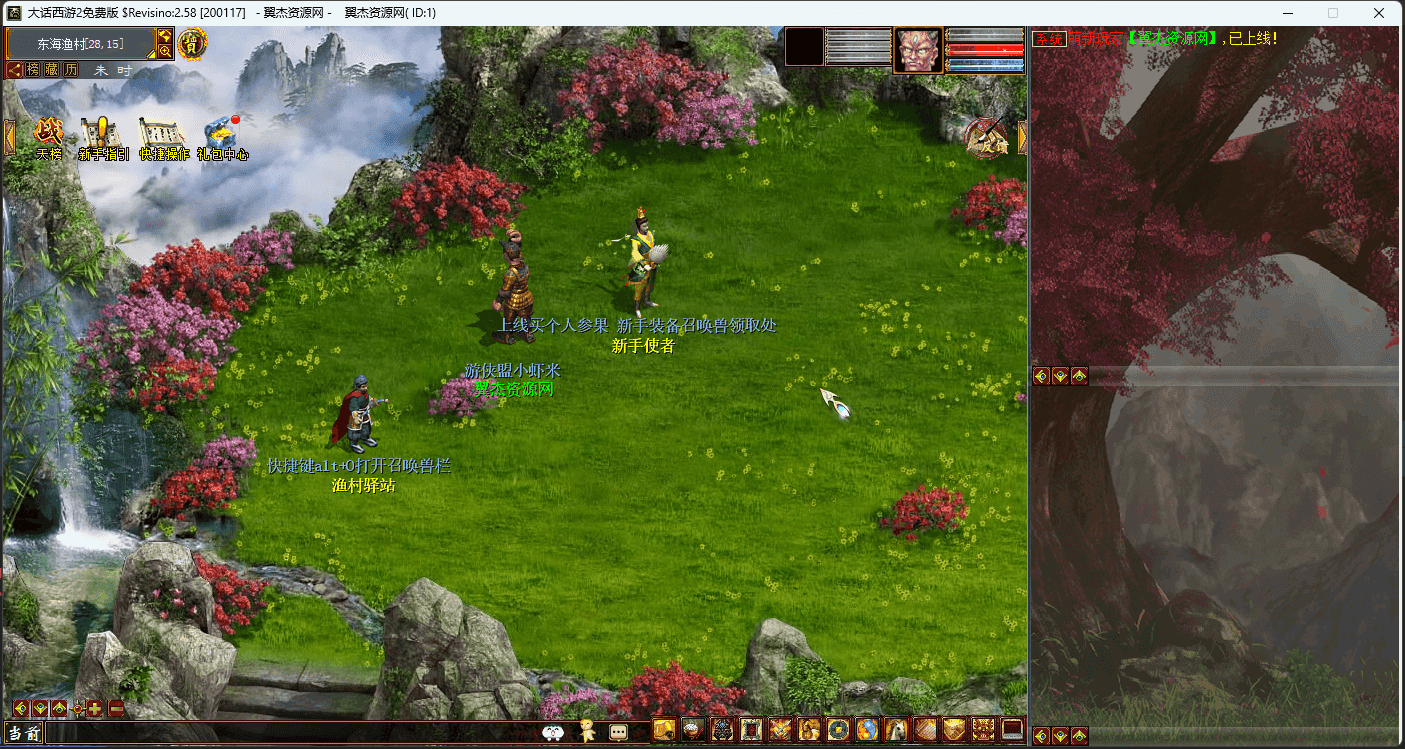The image size is (1405, 749).
Task: Click the minus chat button
Action: 116,709
